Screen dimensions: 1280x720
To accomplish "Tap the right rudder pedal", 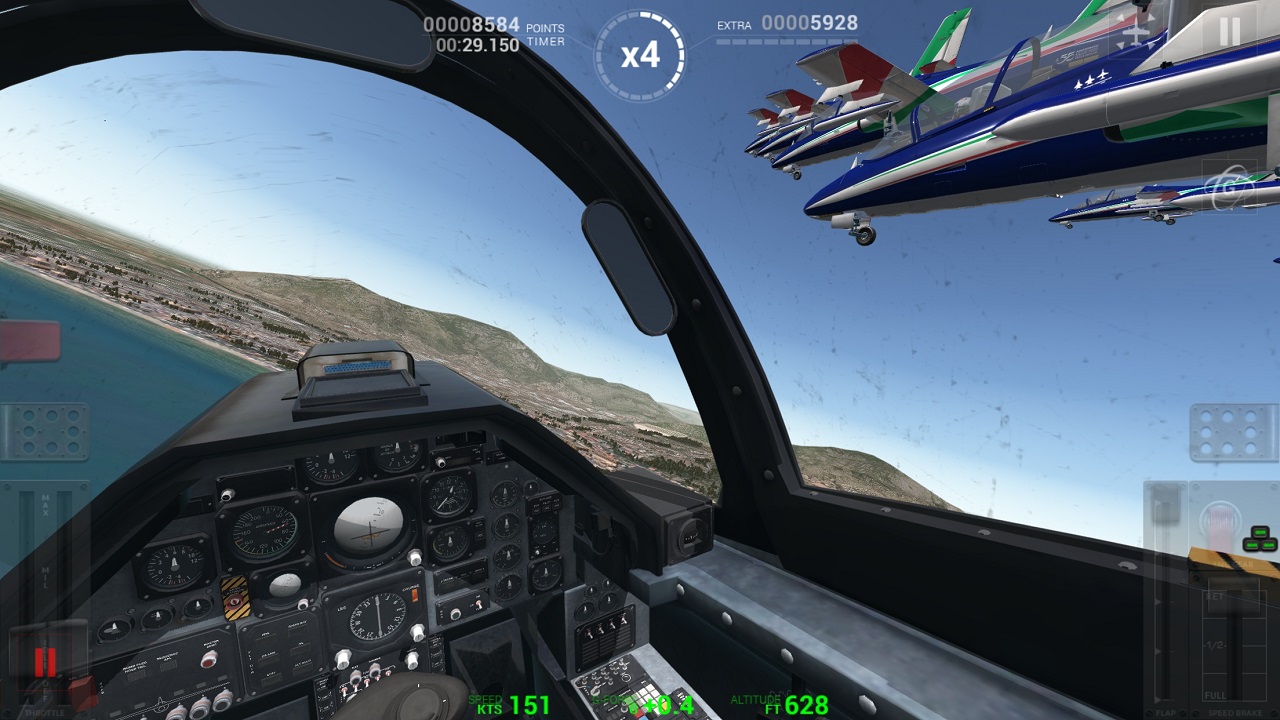I will (x=1233, y=432).
